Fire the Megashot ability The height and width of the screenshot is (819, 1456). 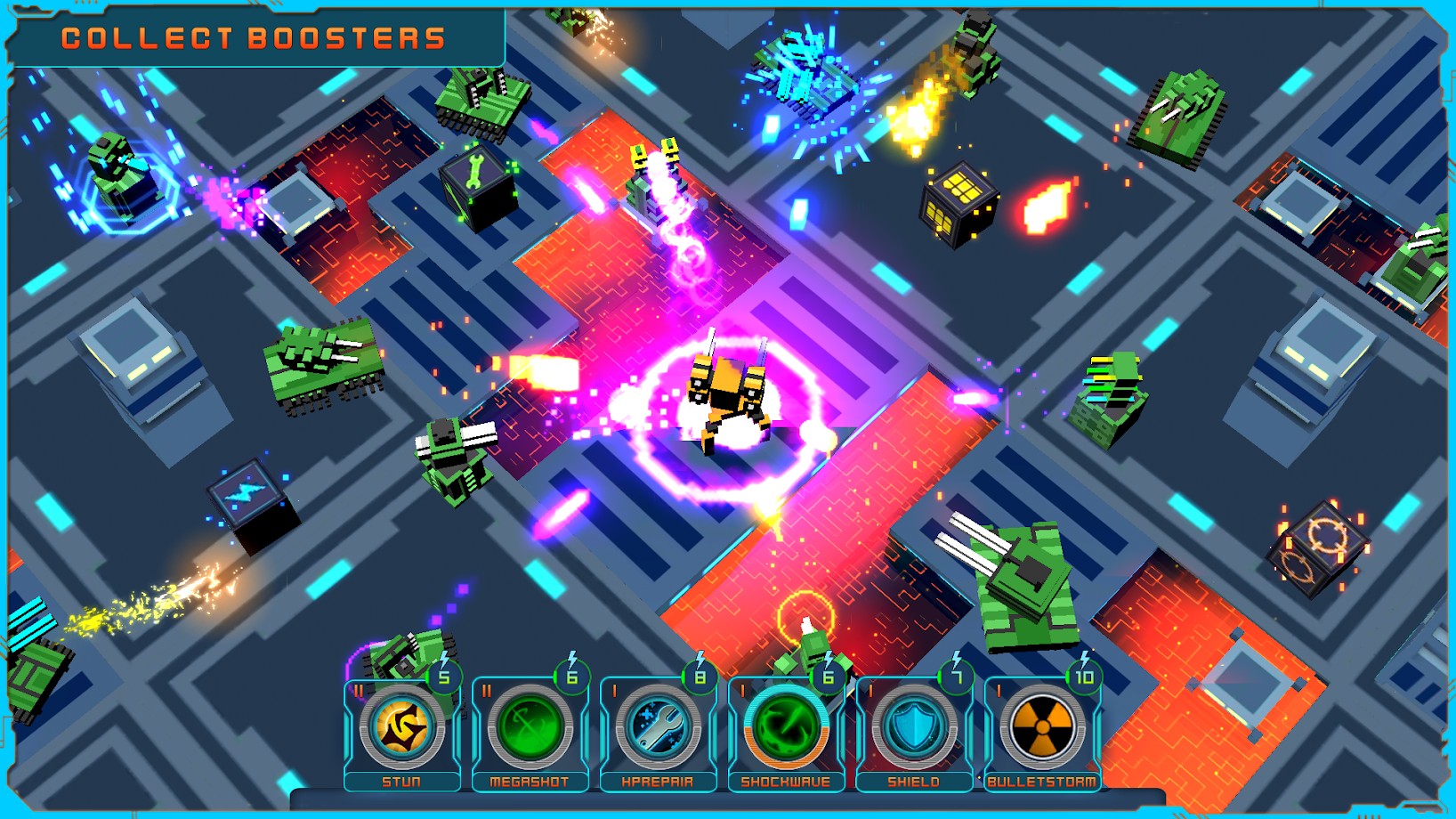[x=530, y=728]
